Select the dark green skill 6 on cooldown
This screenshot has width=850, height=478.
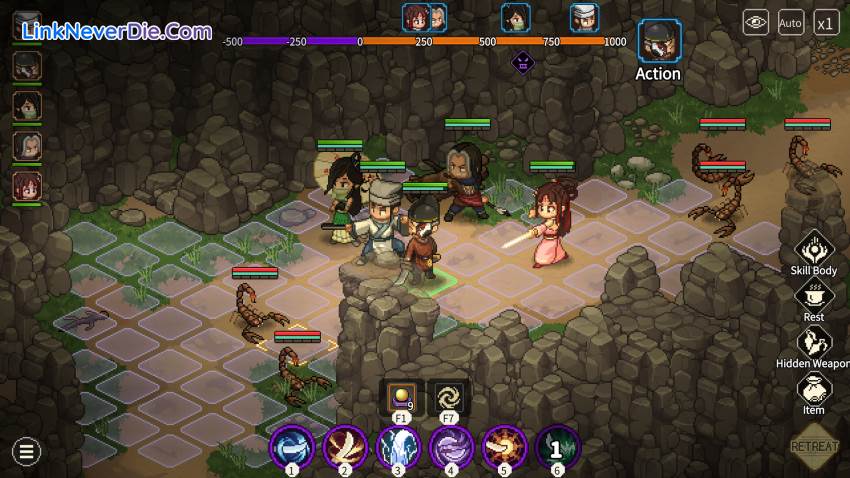(557, 446)
